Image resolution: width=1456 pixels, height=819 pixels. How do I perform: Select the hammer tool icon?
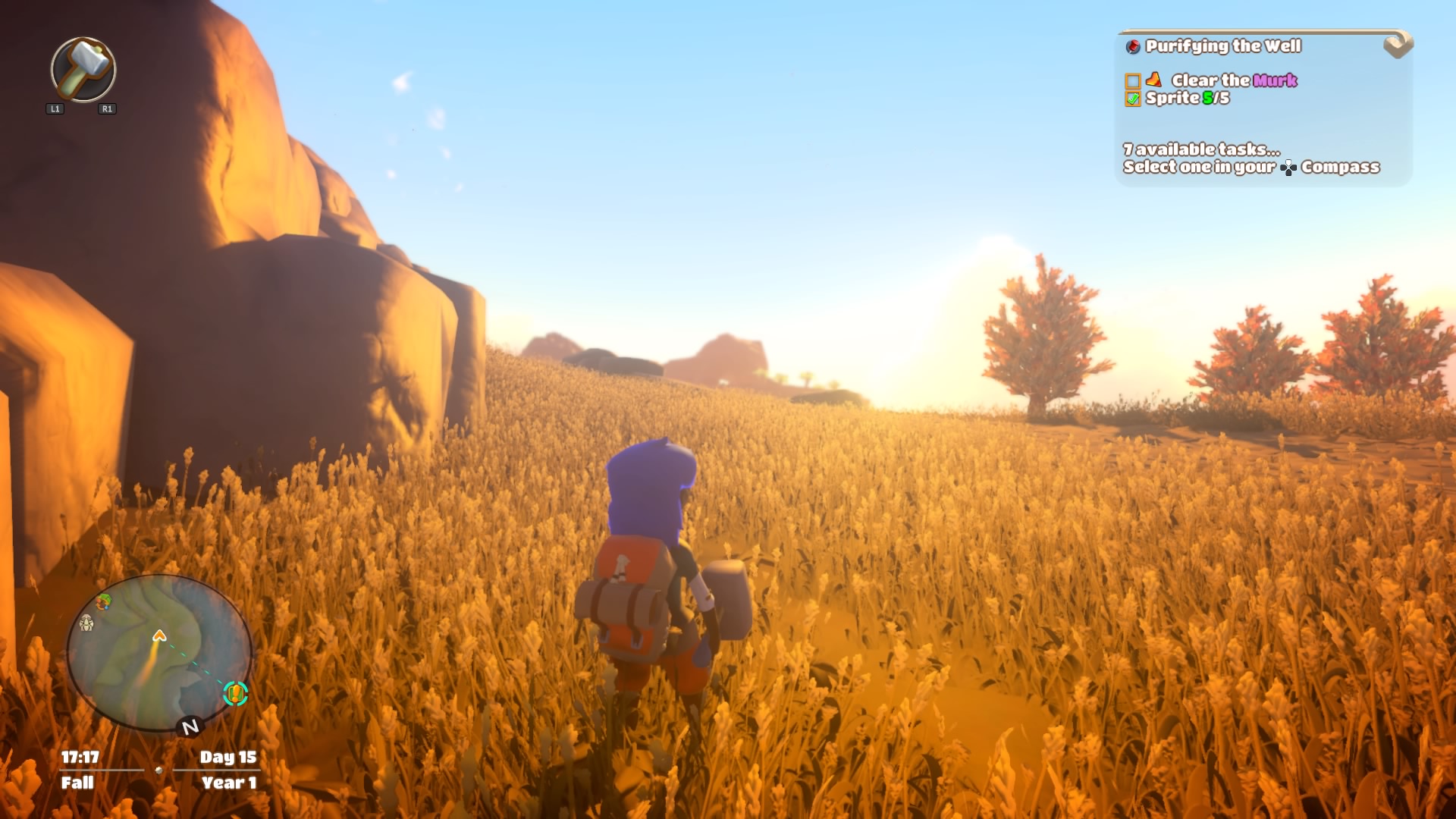(83, 69)
